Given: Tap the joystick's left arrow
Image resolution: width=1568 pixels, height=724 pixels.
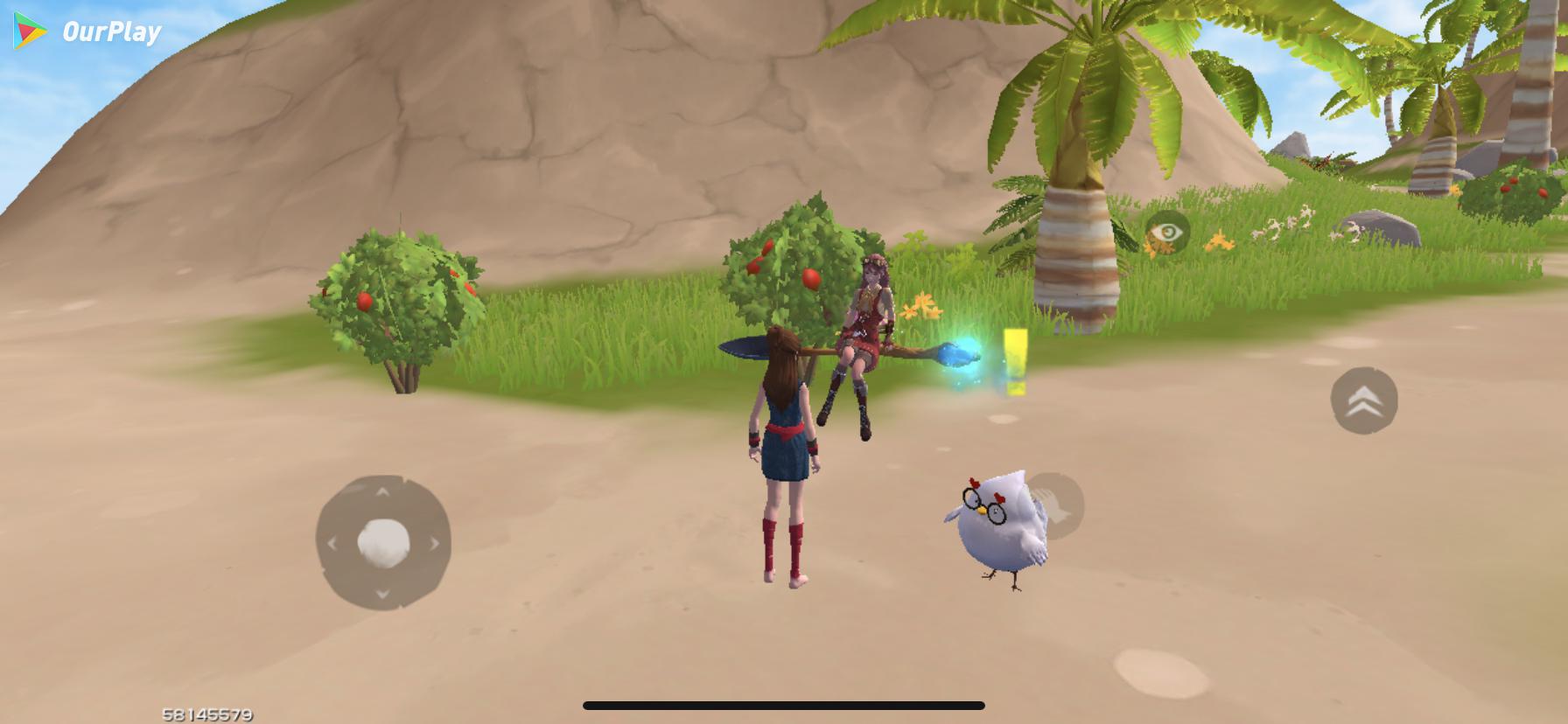Looking at the screenshot, I should 332,543.
